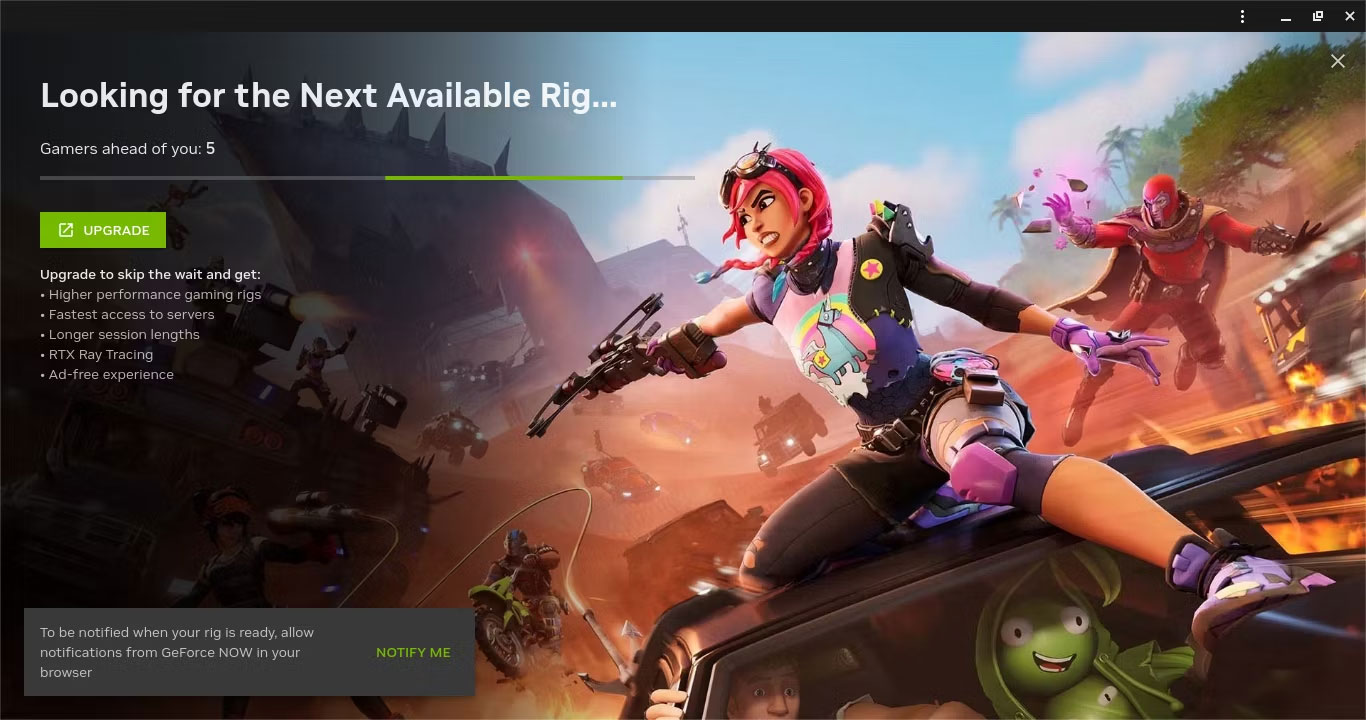Click the 'Ad-free experience' list item
The image size is (1366, 720).
click(x=106, y=374)
